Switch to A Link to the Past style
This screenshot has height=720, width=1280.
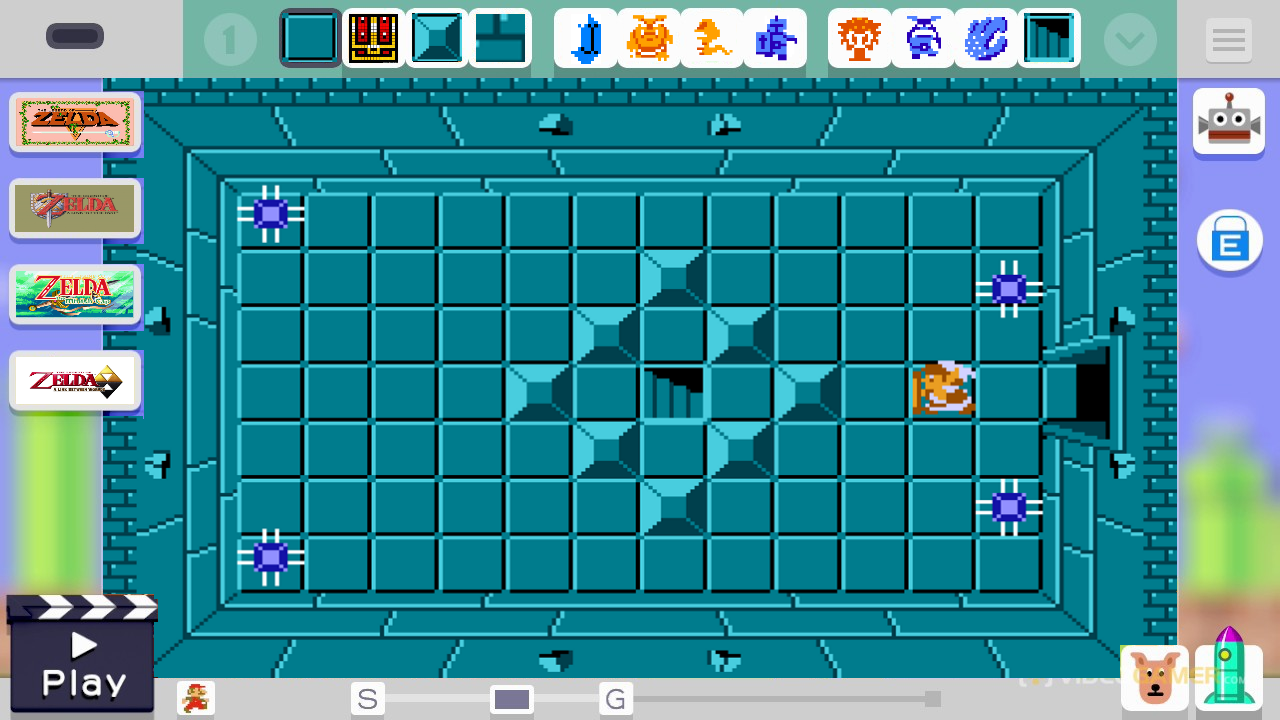point(75,208)
